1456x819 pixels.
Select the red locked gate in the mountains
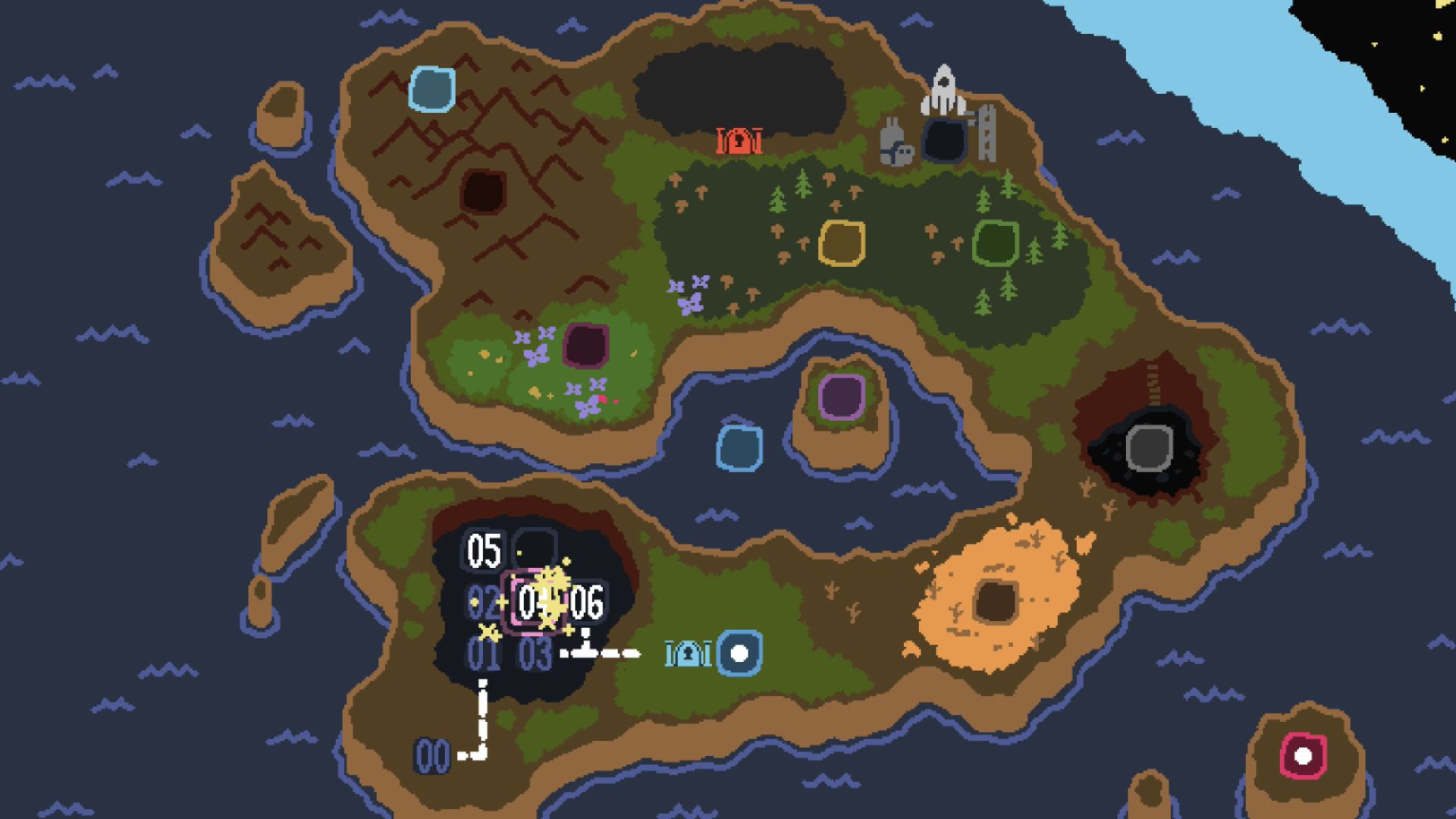(739, 140)
